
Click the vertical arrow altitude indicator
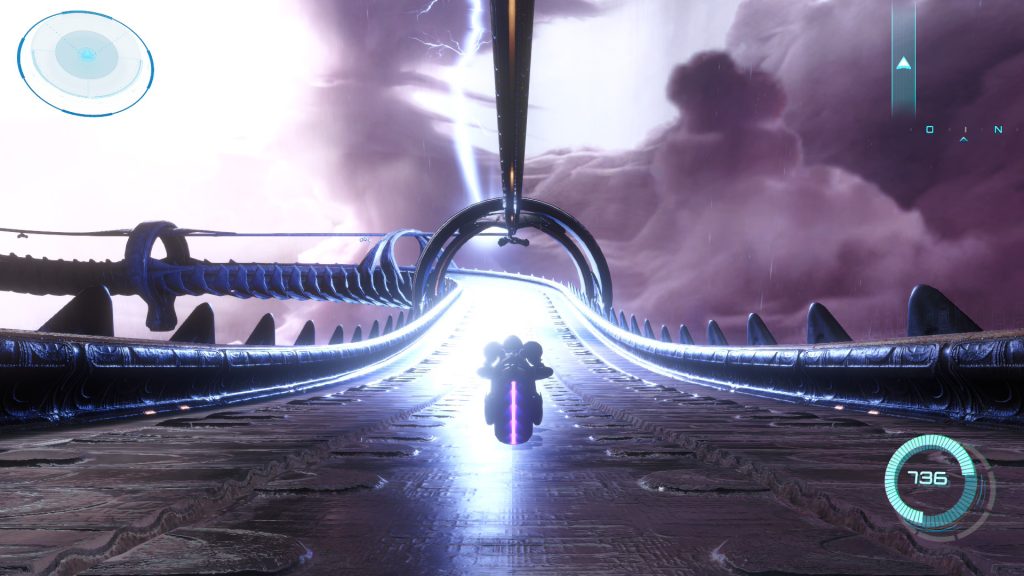tap(904, 60)
